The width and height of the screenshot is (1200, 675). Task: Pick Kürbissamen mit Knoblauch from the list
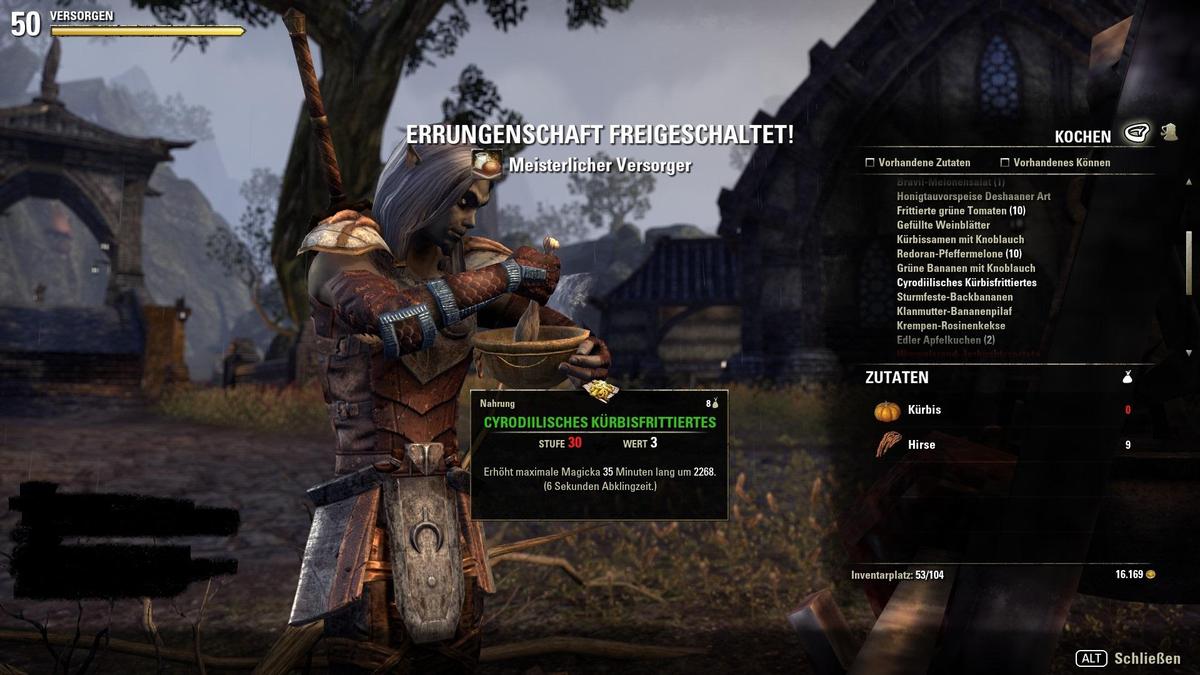click(960, 240)
